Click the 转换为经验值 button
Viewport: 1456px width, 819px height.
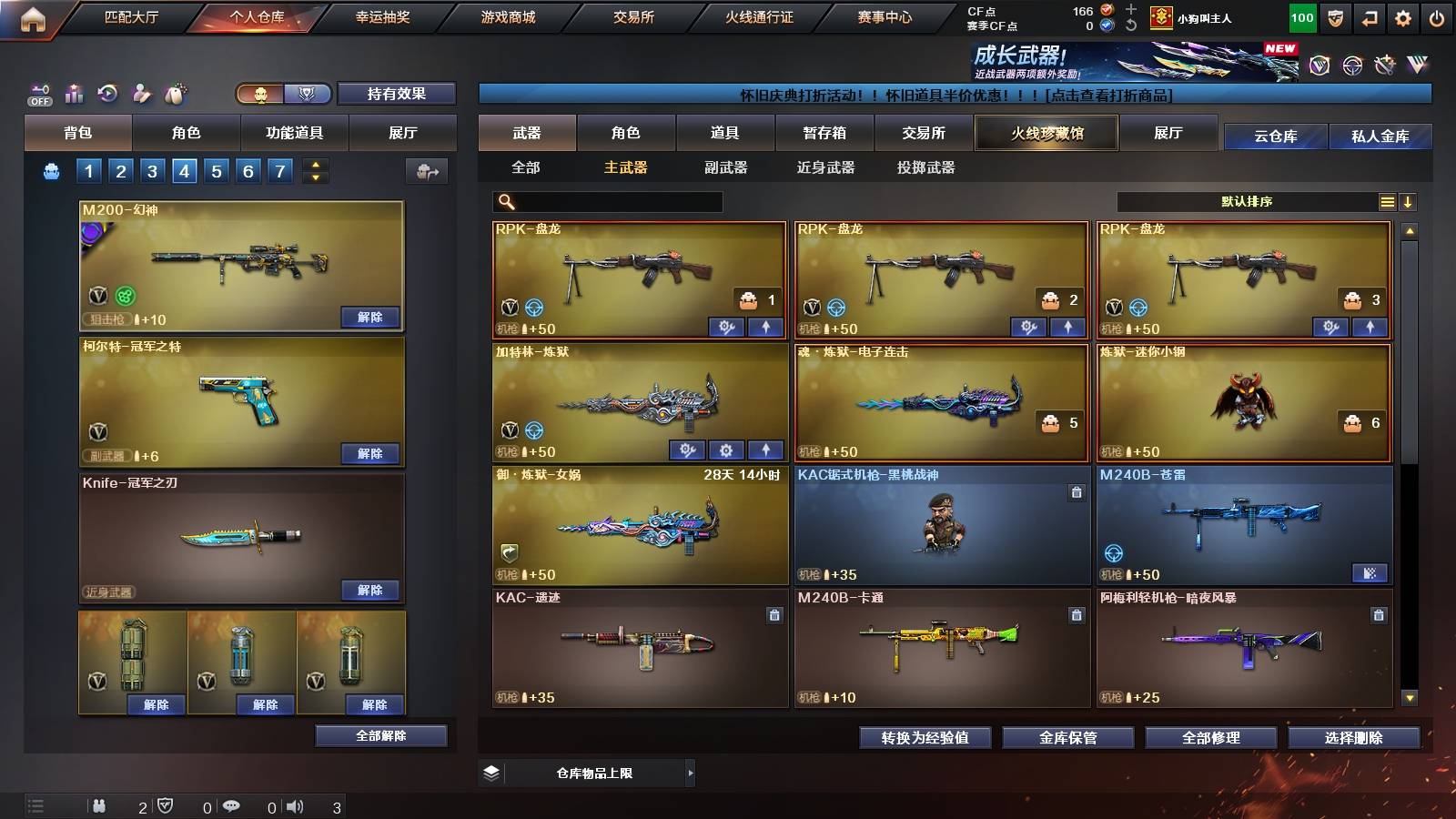[x=926, y=738]
